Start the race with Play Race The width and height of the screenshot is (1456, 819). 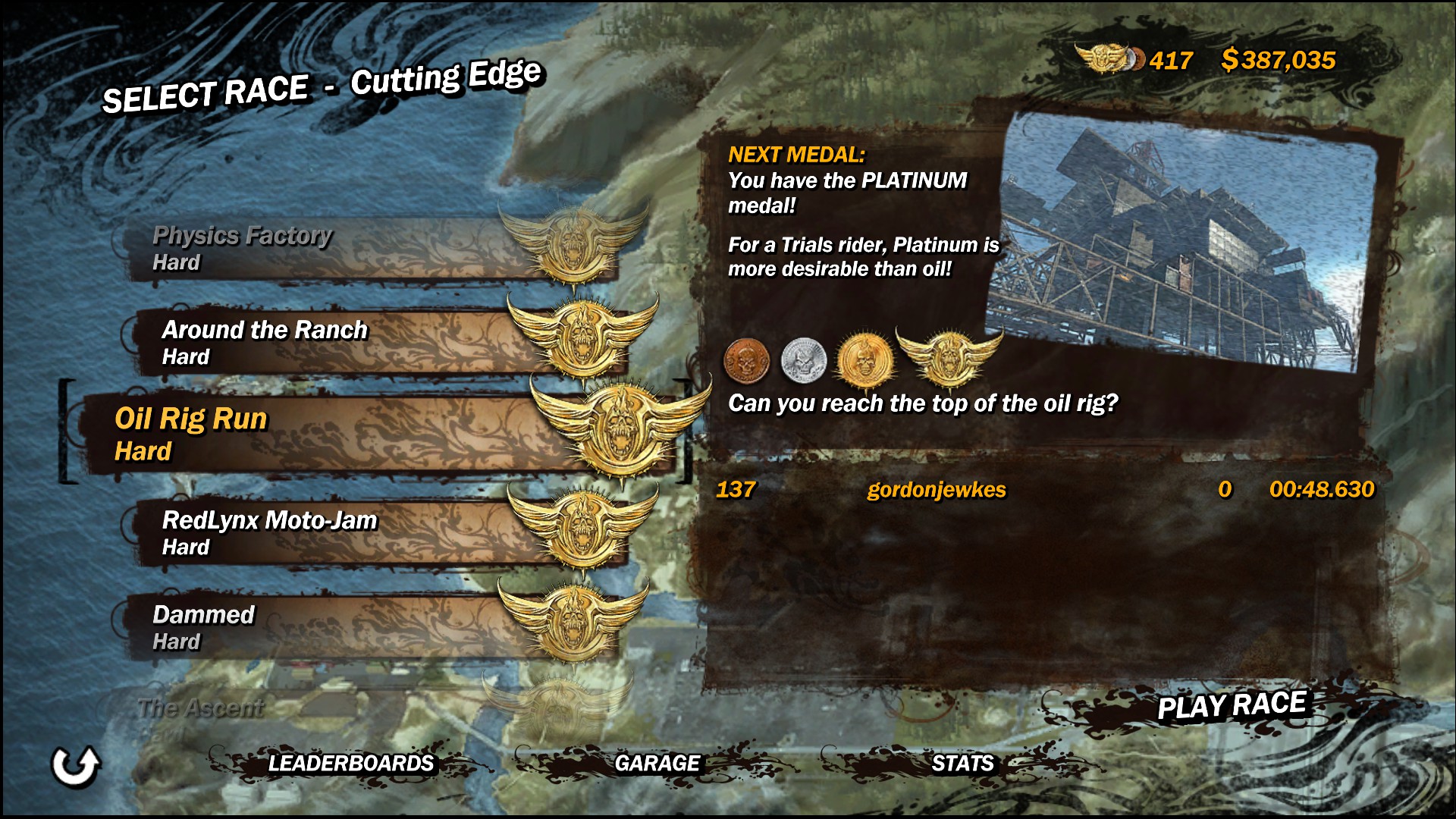[1231, 706]
